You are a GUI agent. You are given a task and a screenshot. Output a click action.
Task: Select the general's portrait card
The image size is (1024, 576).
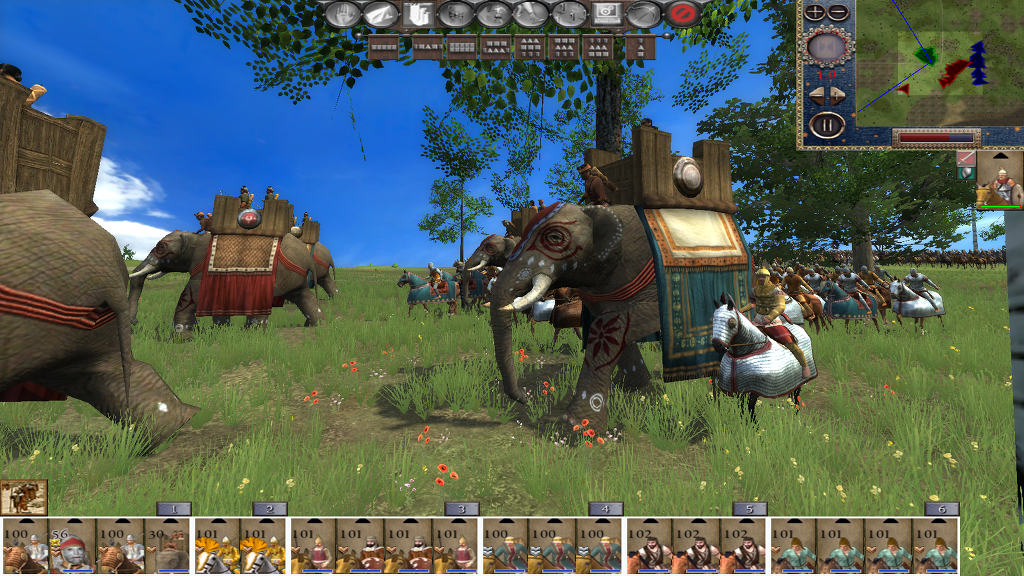[999, 180]
